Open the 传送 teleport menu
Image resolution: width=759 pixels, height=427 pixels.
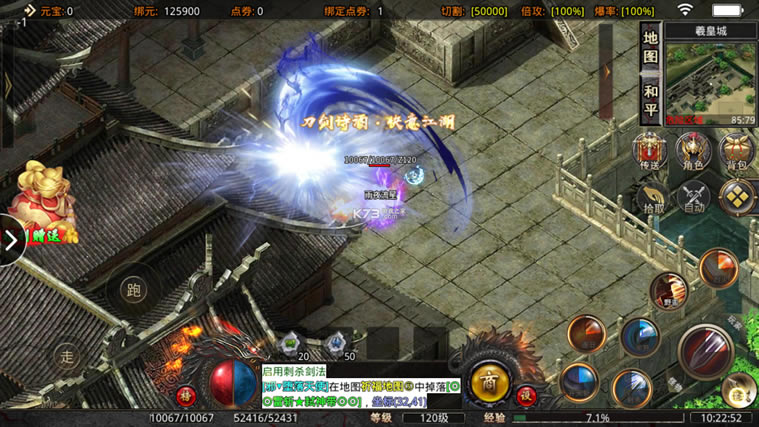pyautogui.click(x=651, y=152)
